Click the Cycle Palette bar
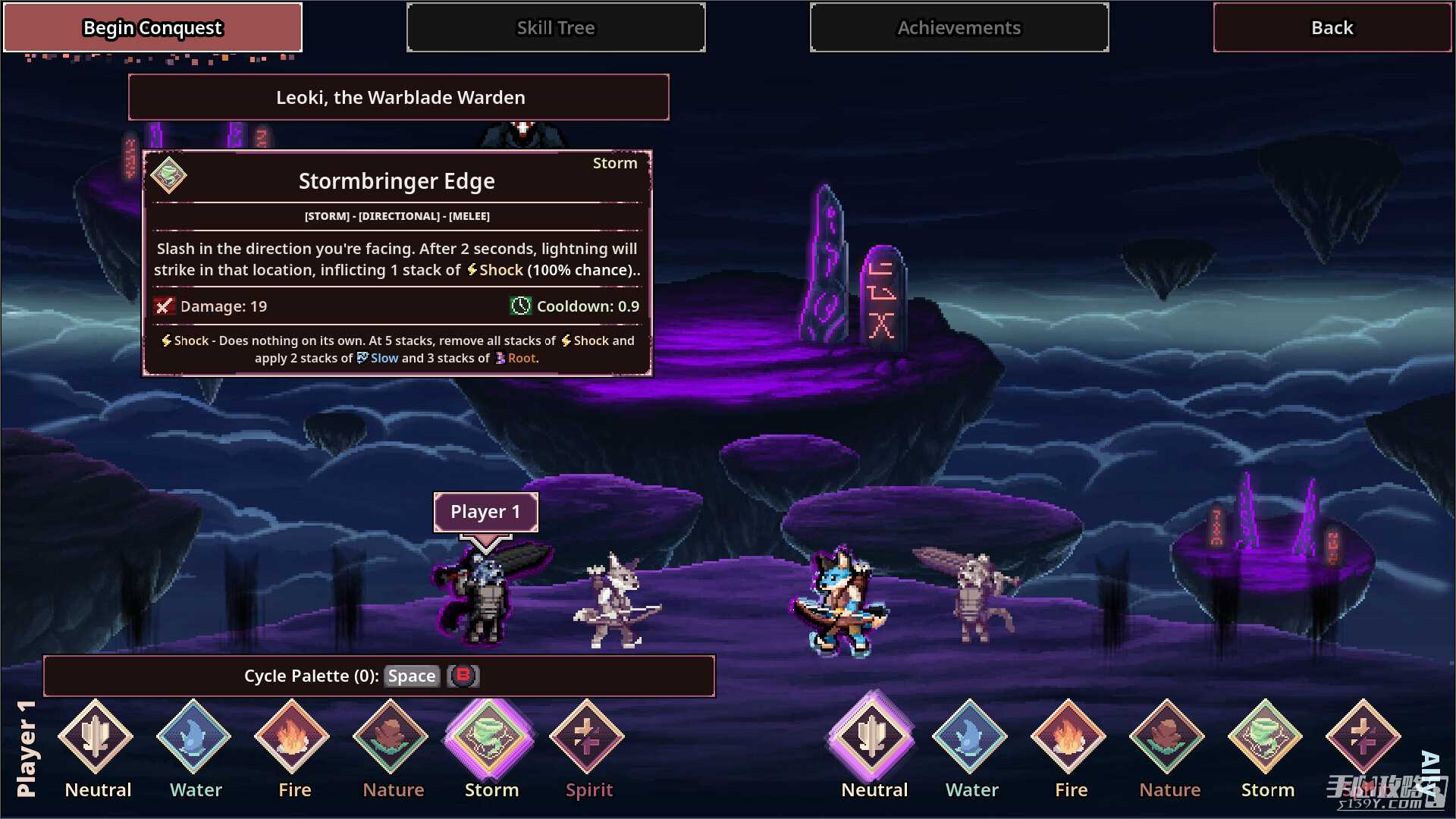Image resolution: width=1456 pixels, height=819 pixels. tap(379, 676)
